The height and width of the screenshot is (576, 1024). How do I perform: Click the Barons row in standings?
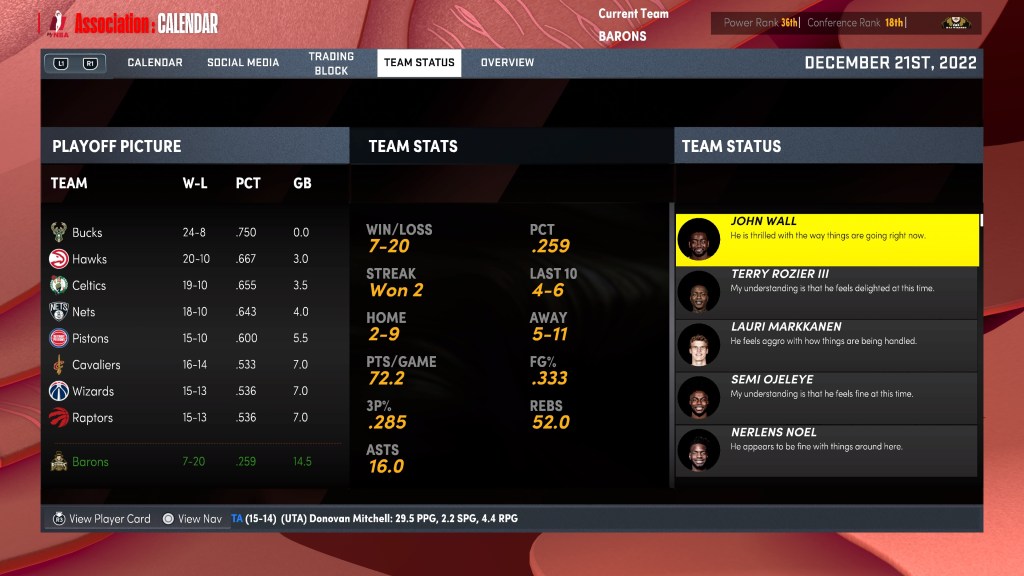[x=190, y=462]
